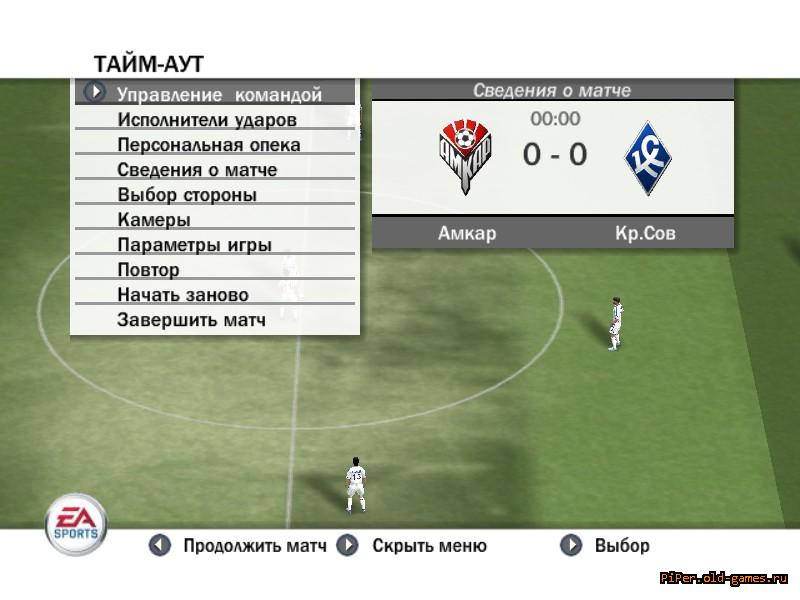800x600 pixels.
Task: Select Исполнители ударов from the pause menu
Action: [x=207, y=120]
